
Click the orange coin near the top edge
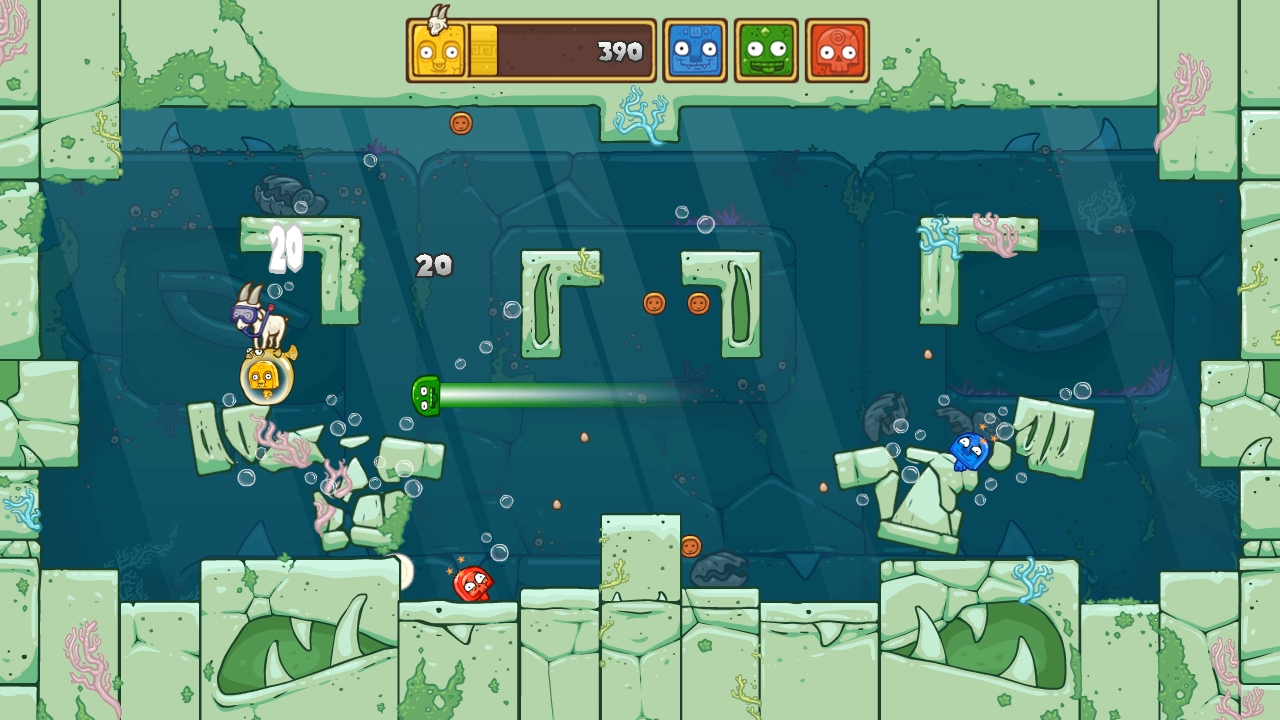click(x=459, y=121)
